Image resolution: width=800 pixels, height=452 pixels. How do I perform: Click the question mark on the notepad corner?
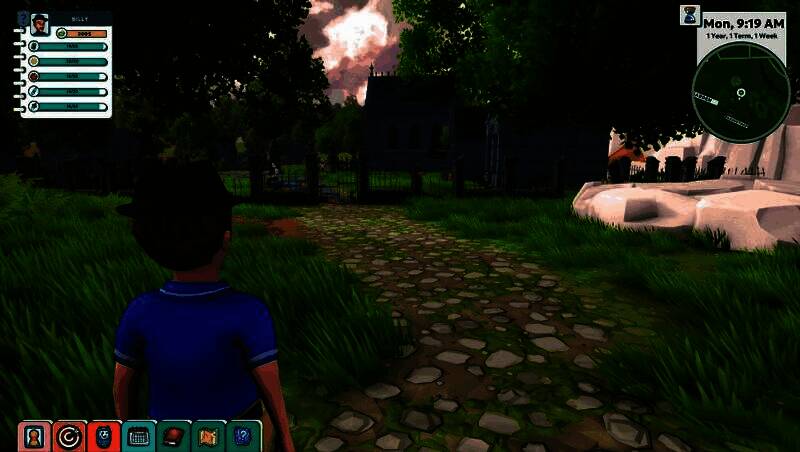(x=23, y=17)
